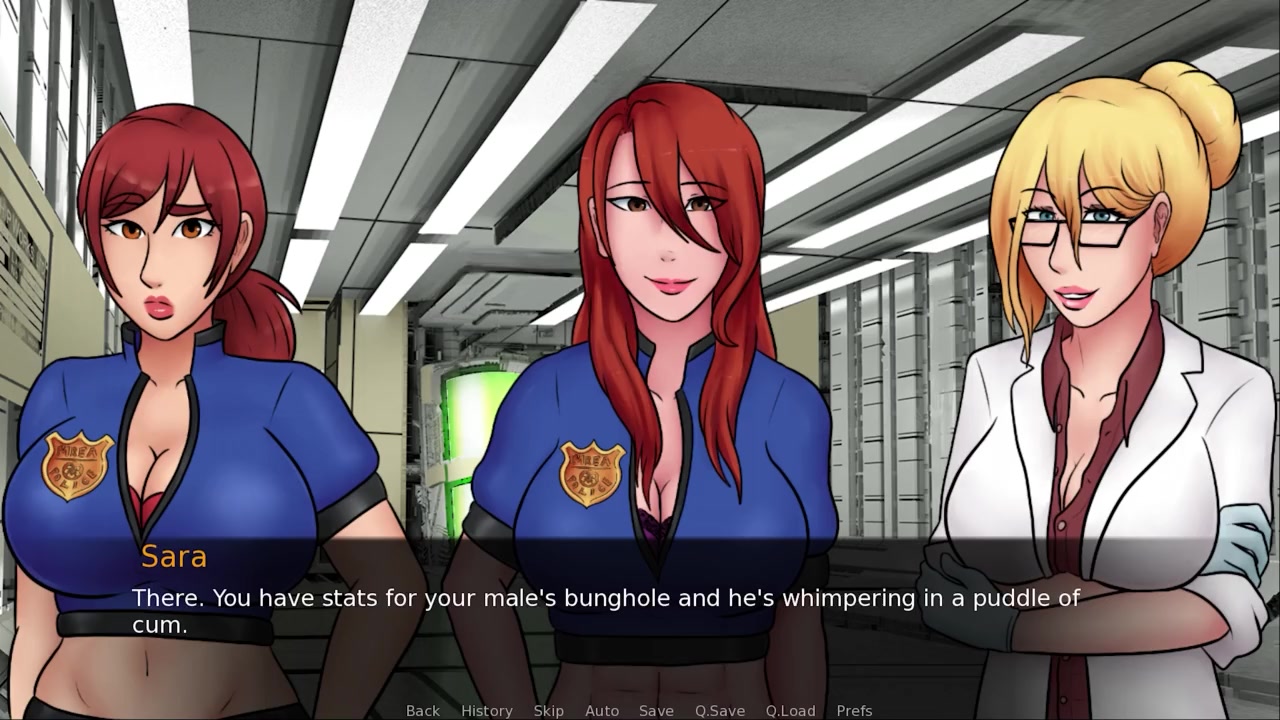Go back to the previous dialogue line

point(422,710)
